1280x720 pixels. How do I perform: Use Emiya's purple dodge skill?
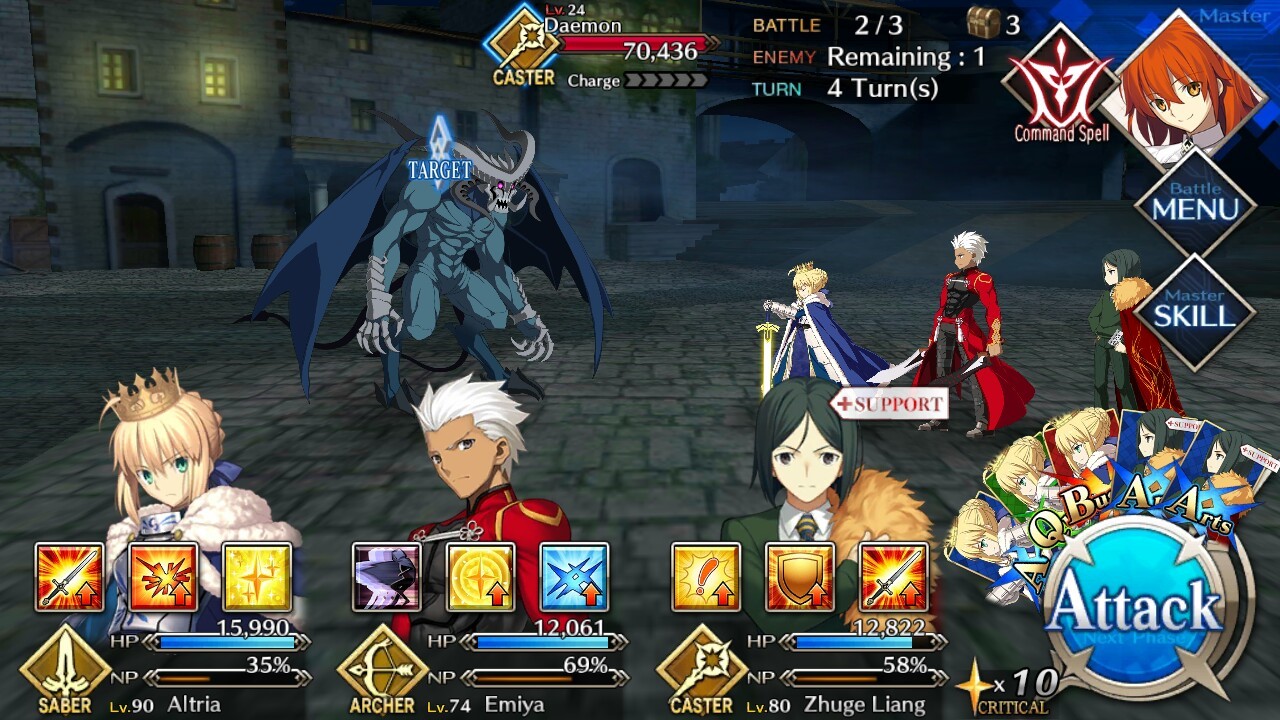(x=386, y=577)
